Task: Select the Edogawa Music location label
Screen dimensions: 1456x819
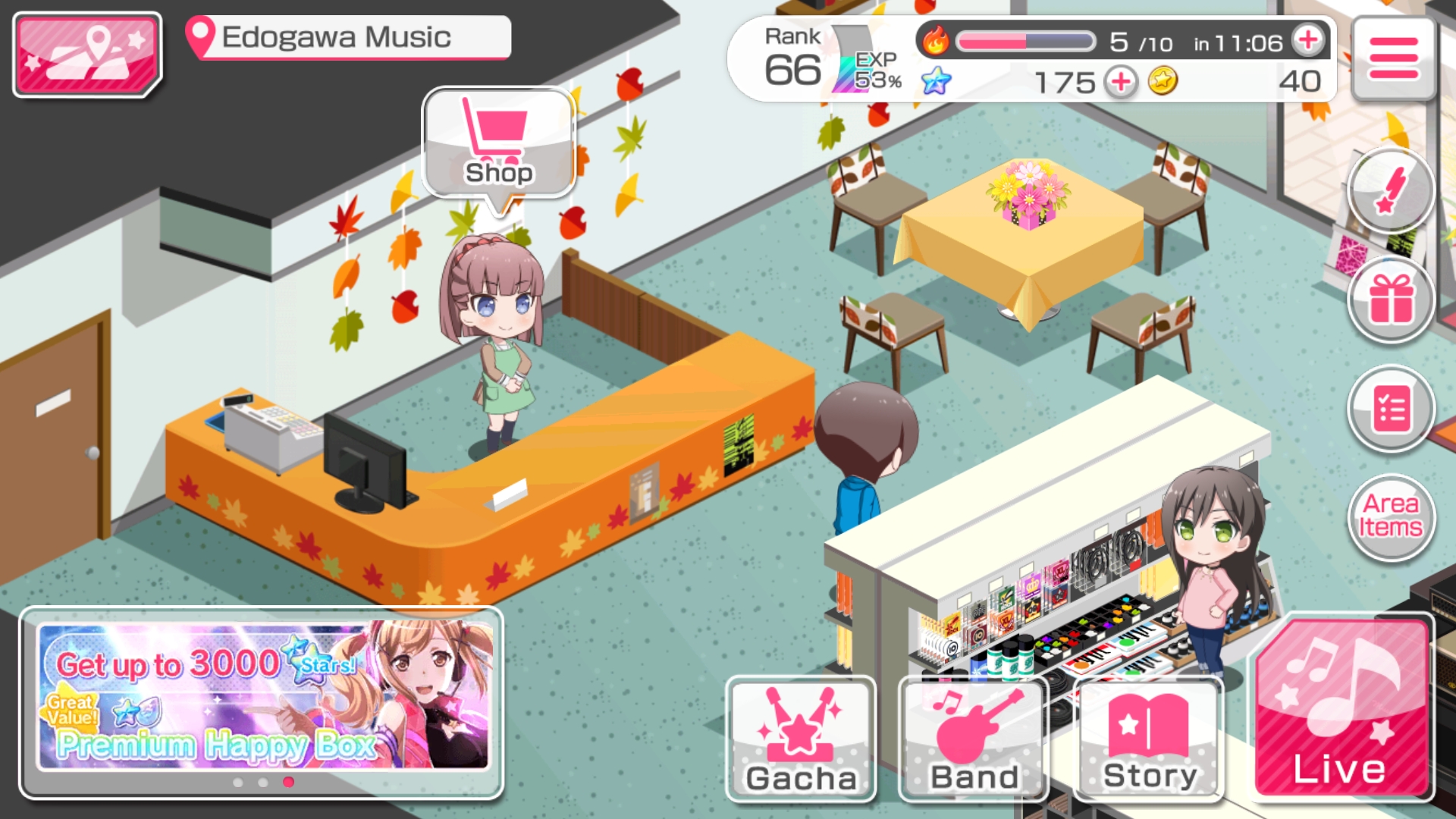Action: point(349,37)
